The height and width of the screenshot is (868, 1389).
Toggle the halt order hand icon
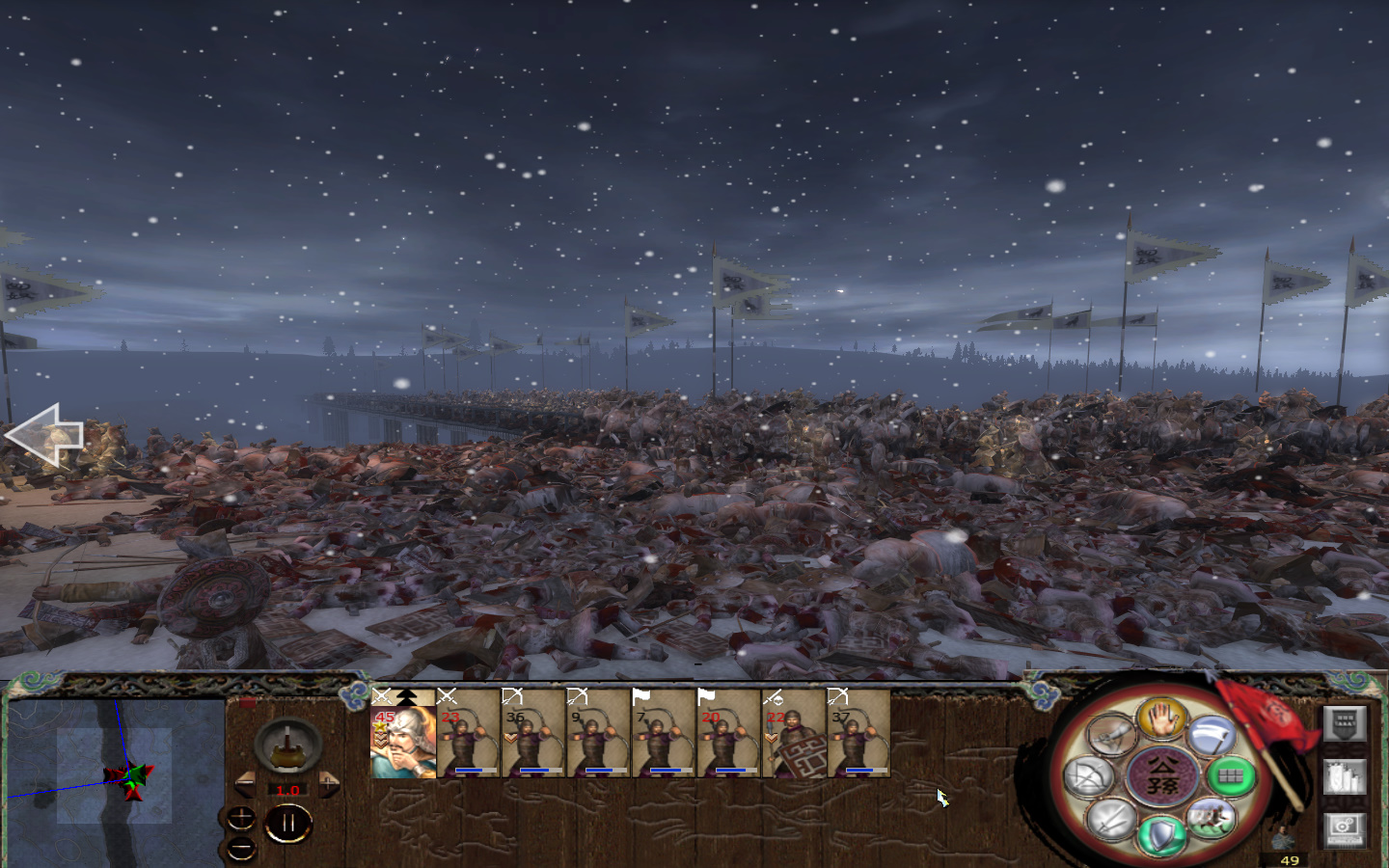1161,720
